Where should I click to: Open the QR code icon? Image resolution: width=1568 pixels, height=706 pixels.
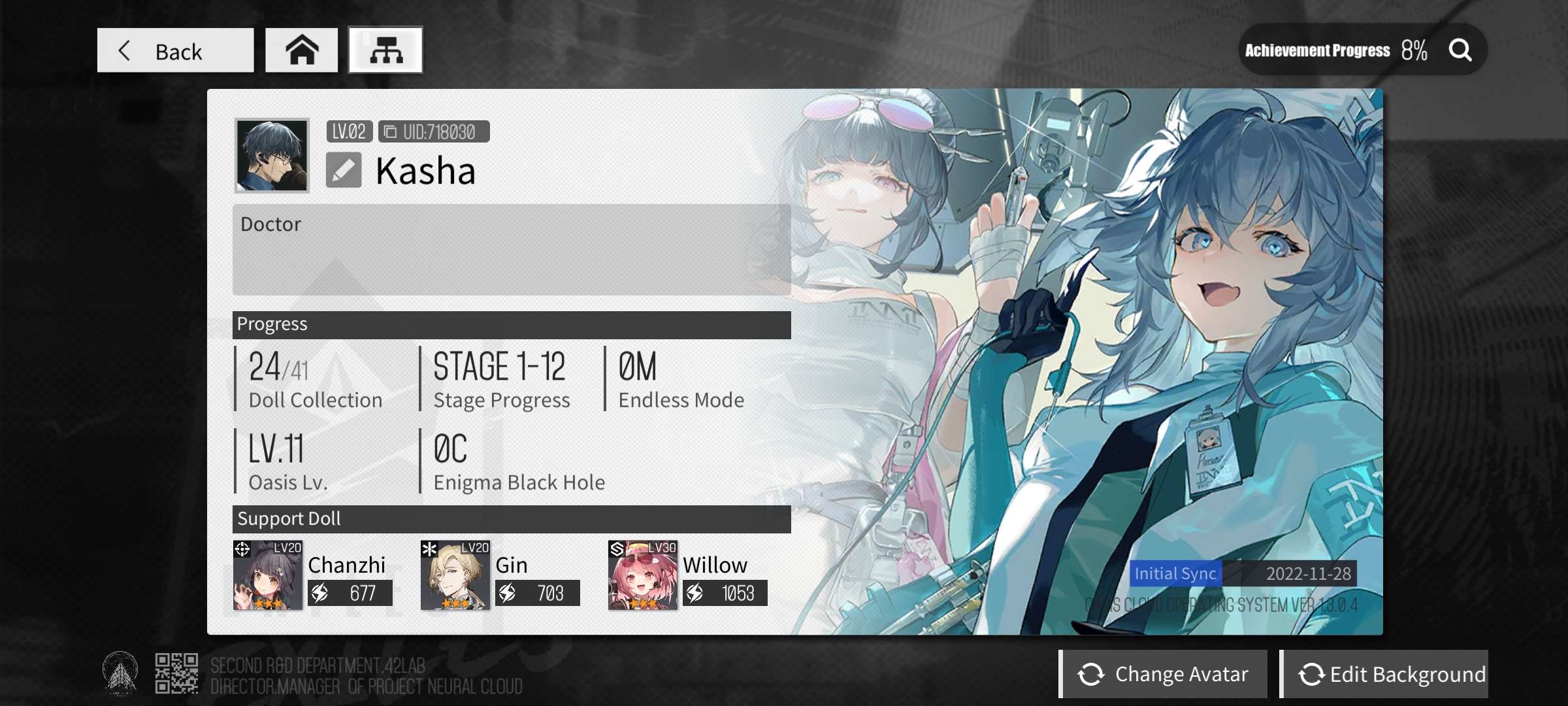pos(176,673)
